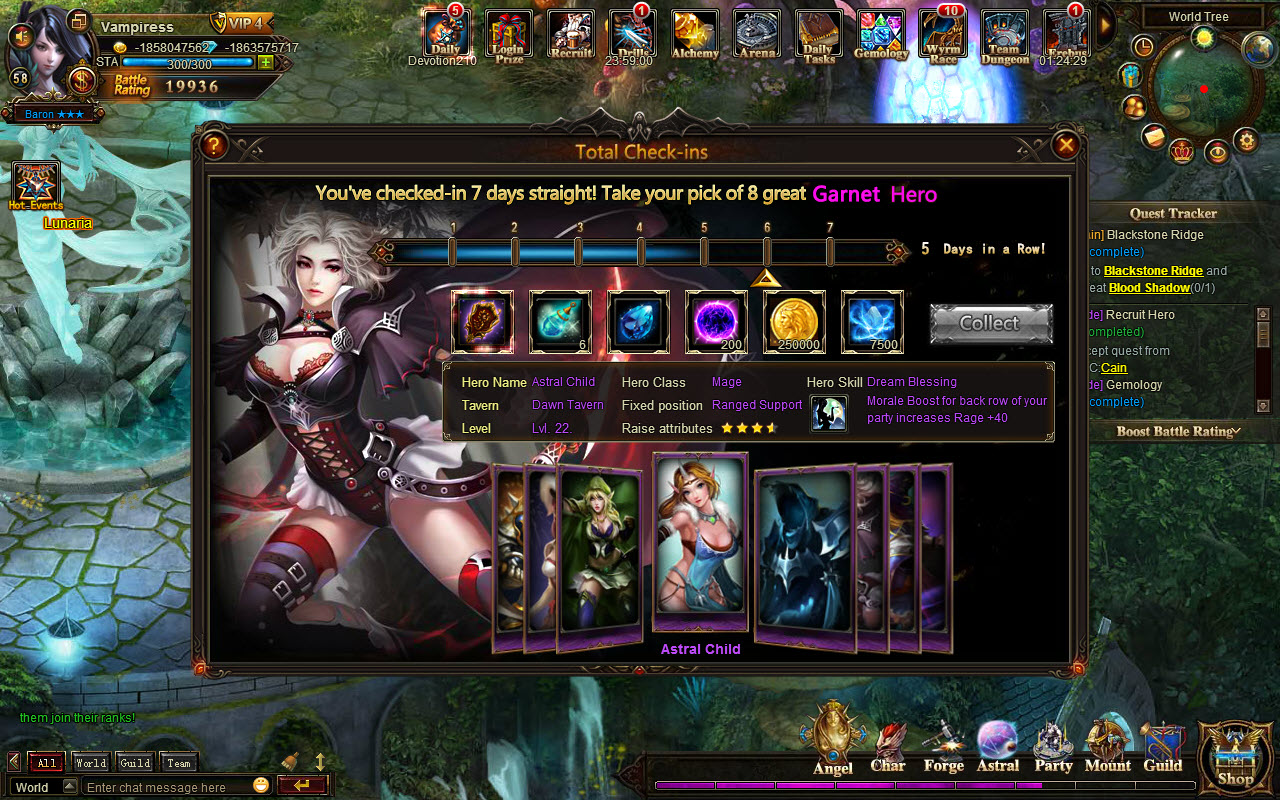1280x800 pixels.
Task: Open the Wyrm Race event
Action: 942,33
